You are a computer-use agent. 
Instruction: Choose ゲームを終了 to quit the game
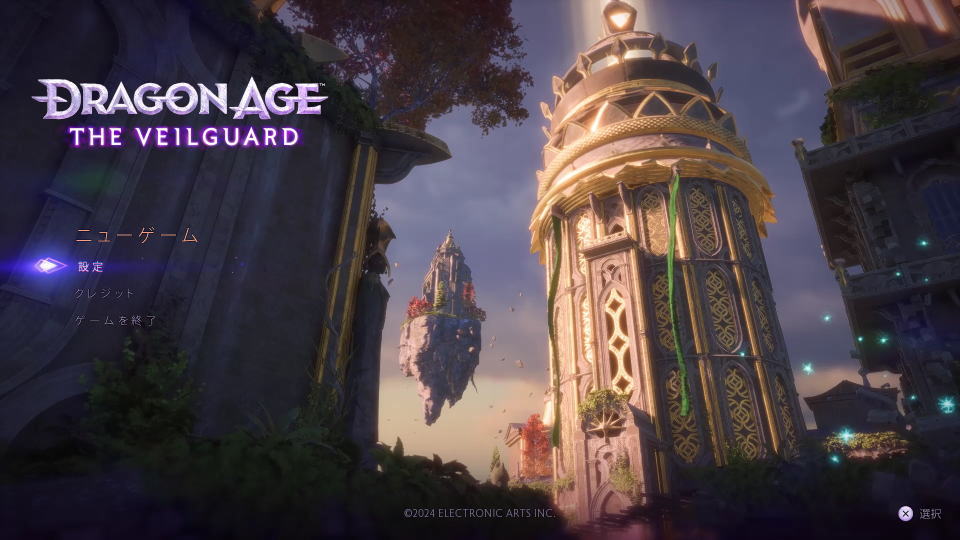click(116, 321)
